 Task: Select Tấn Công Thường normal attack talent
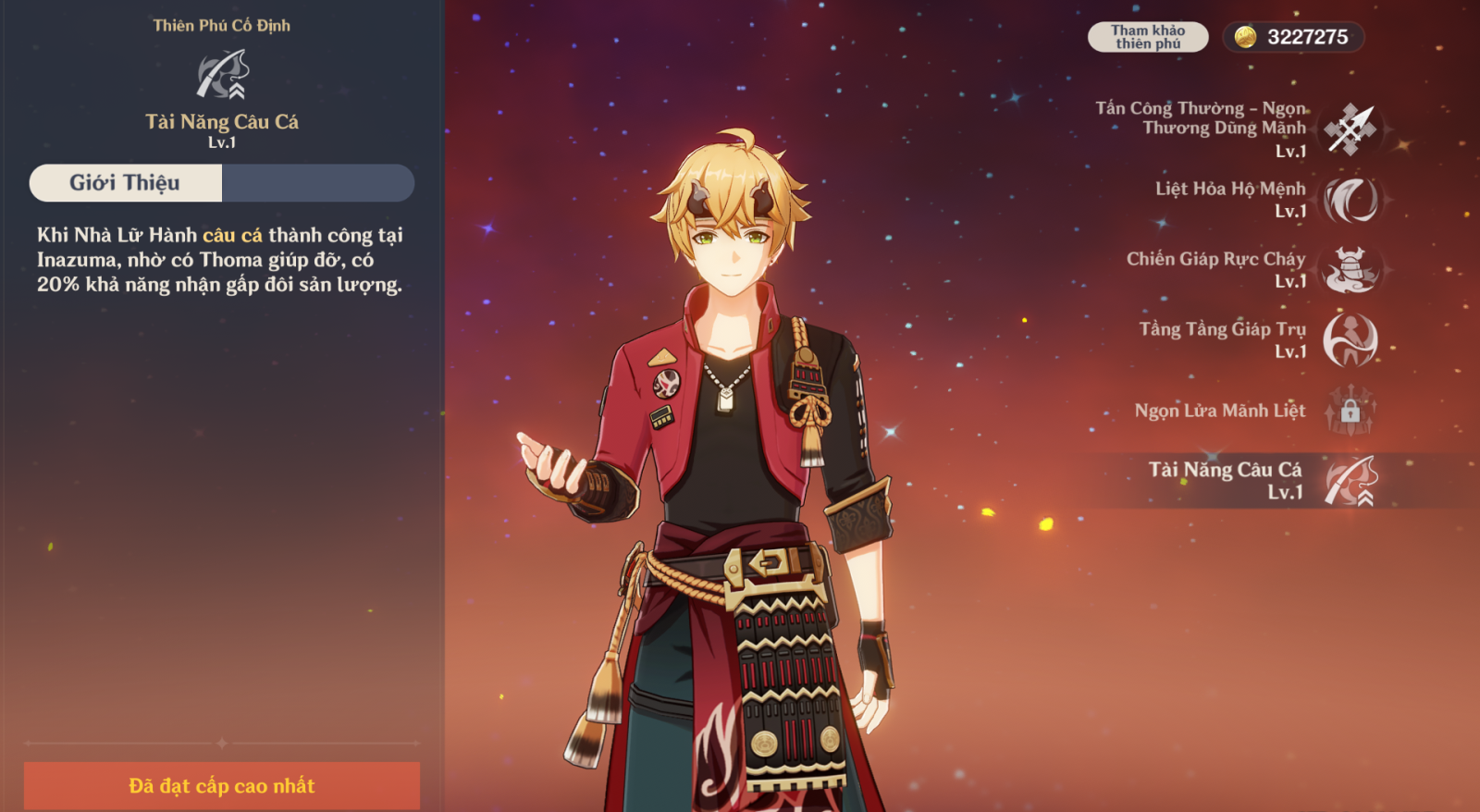(1350, 129)
